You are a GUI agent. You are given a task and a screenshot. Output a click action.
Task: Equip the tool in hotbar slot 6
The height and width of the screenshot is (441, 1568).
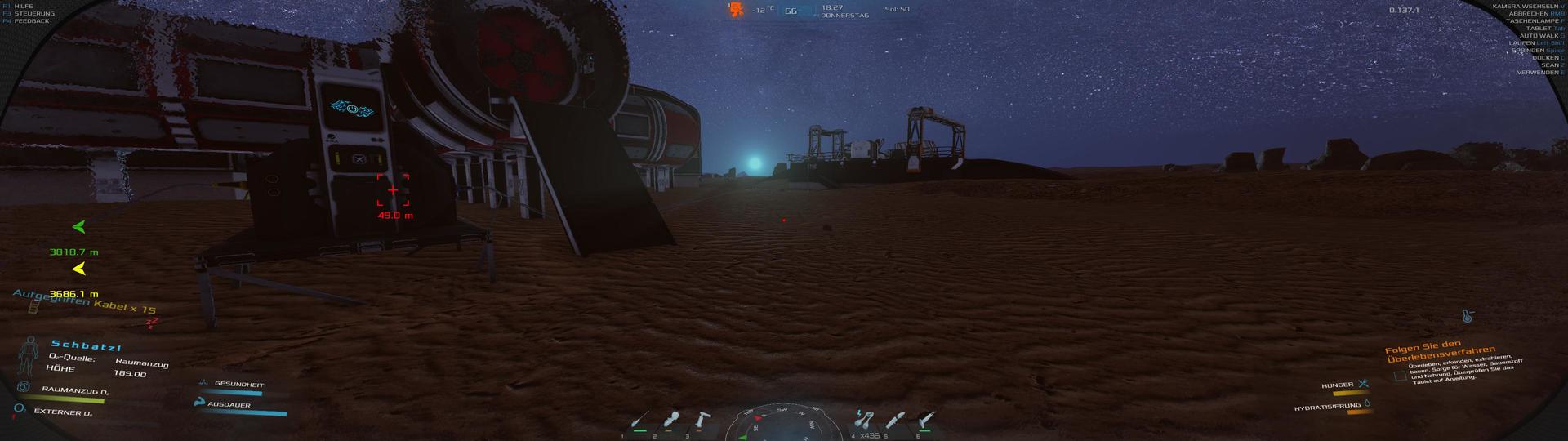(x=926, y=421)
